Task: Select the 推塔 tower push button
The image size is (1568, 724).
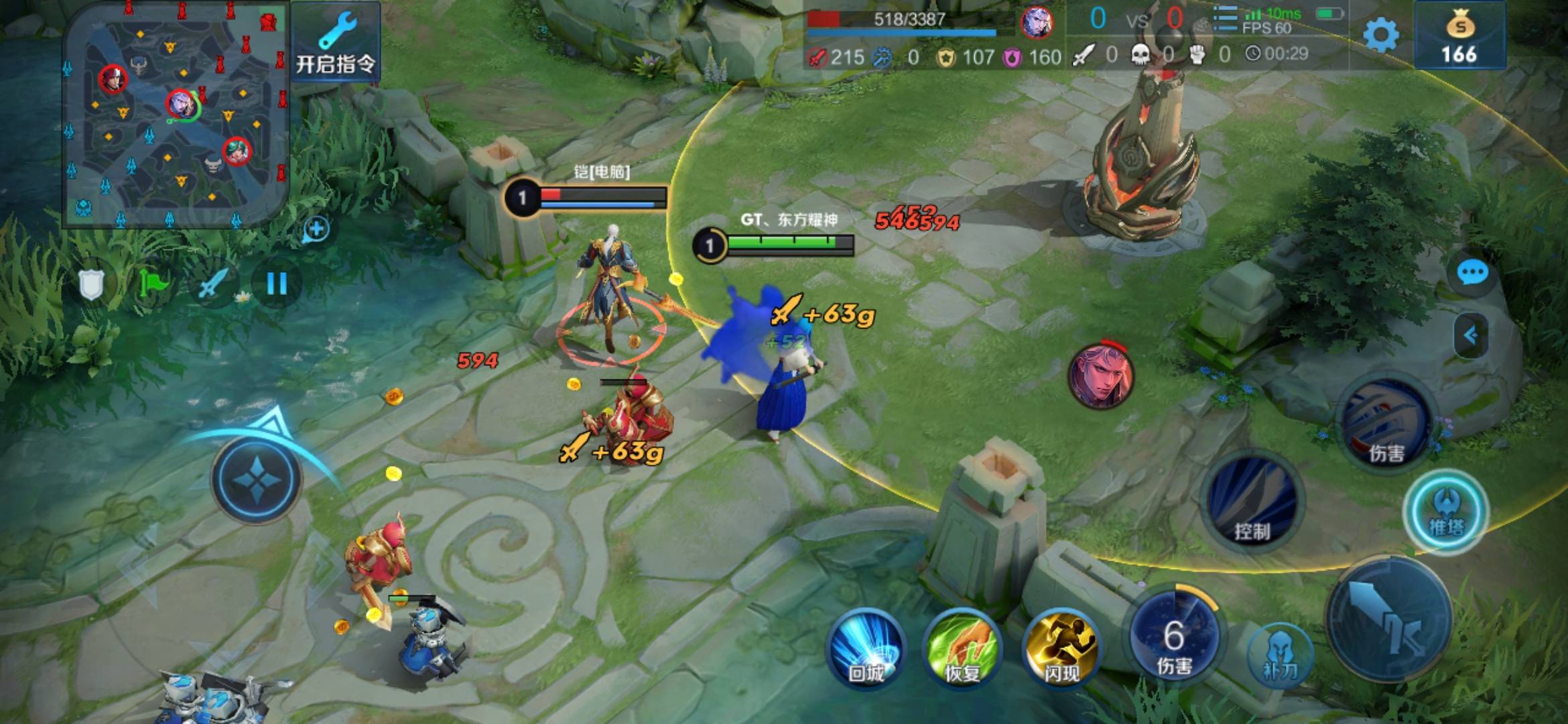Action: [1446, 512]
